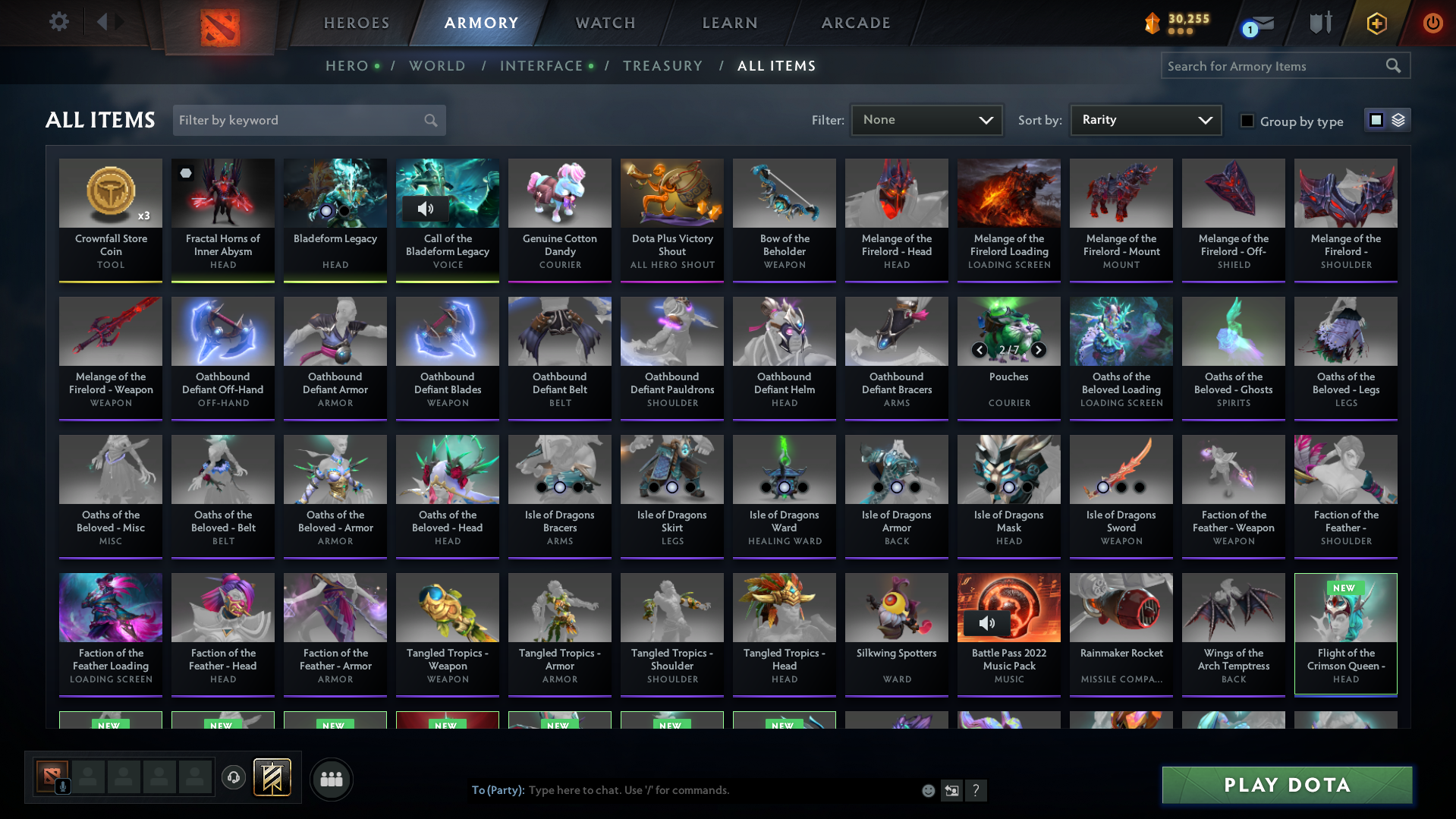Open the headset voice settings icon
The width and height of the screenshot is (1456, 819).
pyautogui.click(x=233, y=778)
